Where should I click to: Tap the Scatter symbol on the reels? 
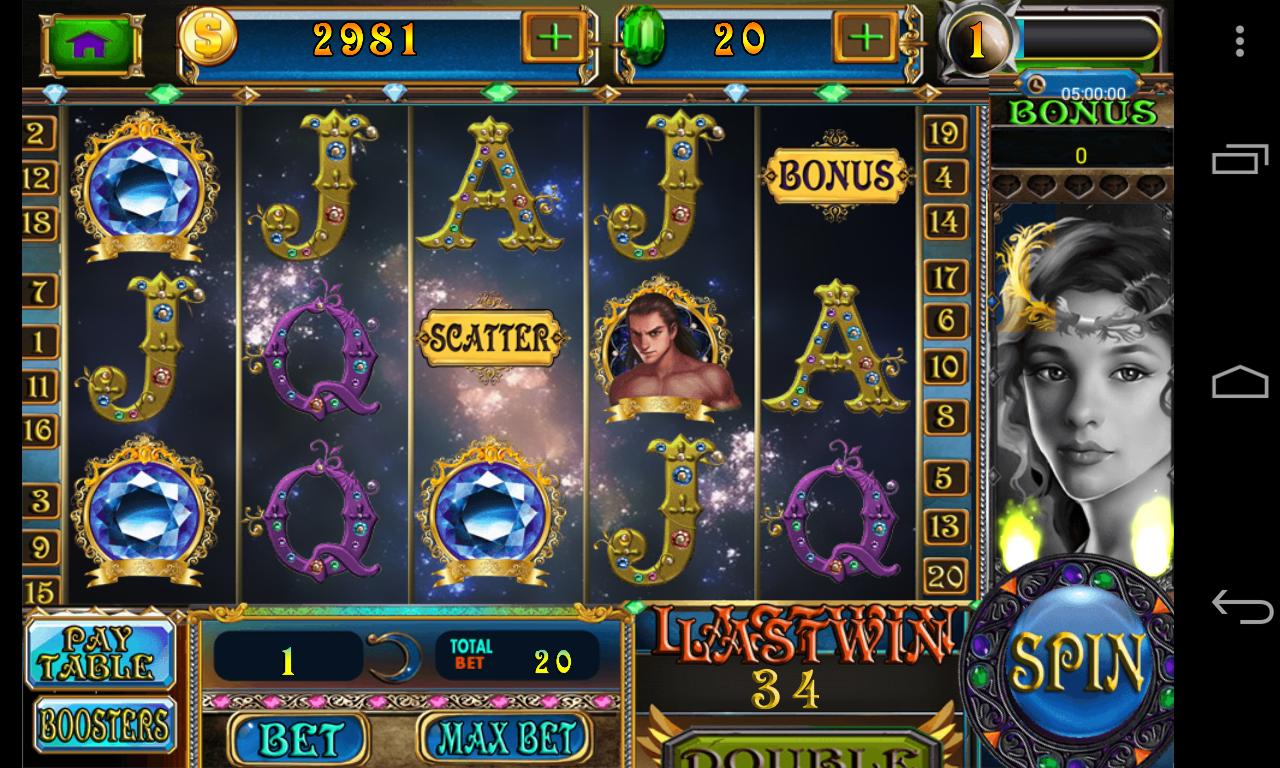(488, 337)
